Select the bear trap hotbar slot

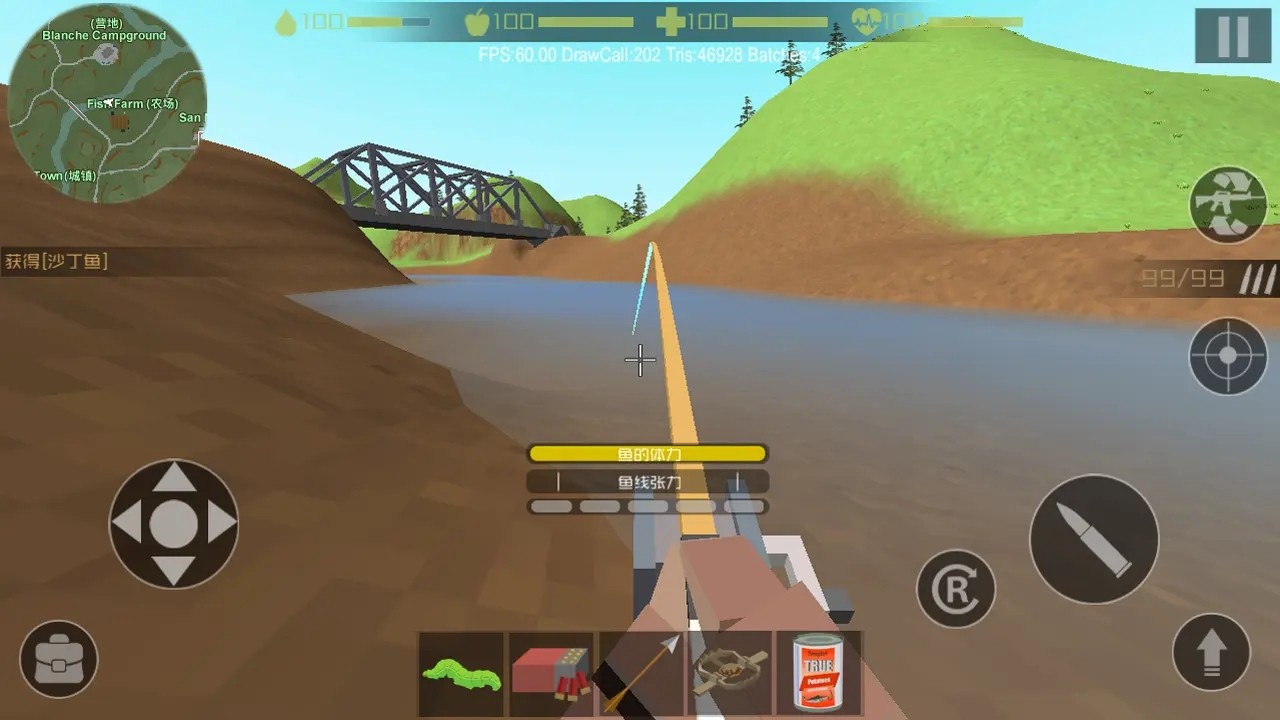pyautogui.click(x=731, y=672)
